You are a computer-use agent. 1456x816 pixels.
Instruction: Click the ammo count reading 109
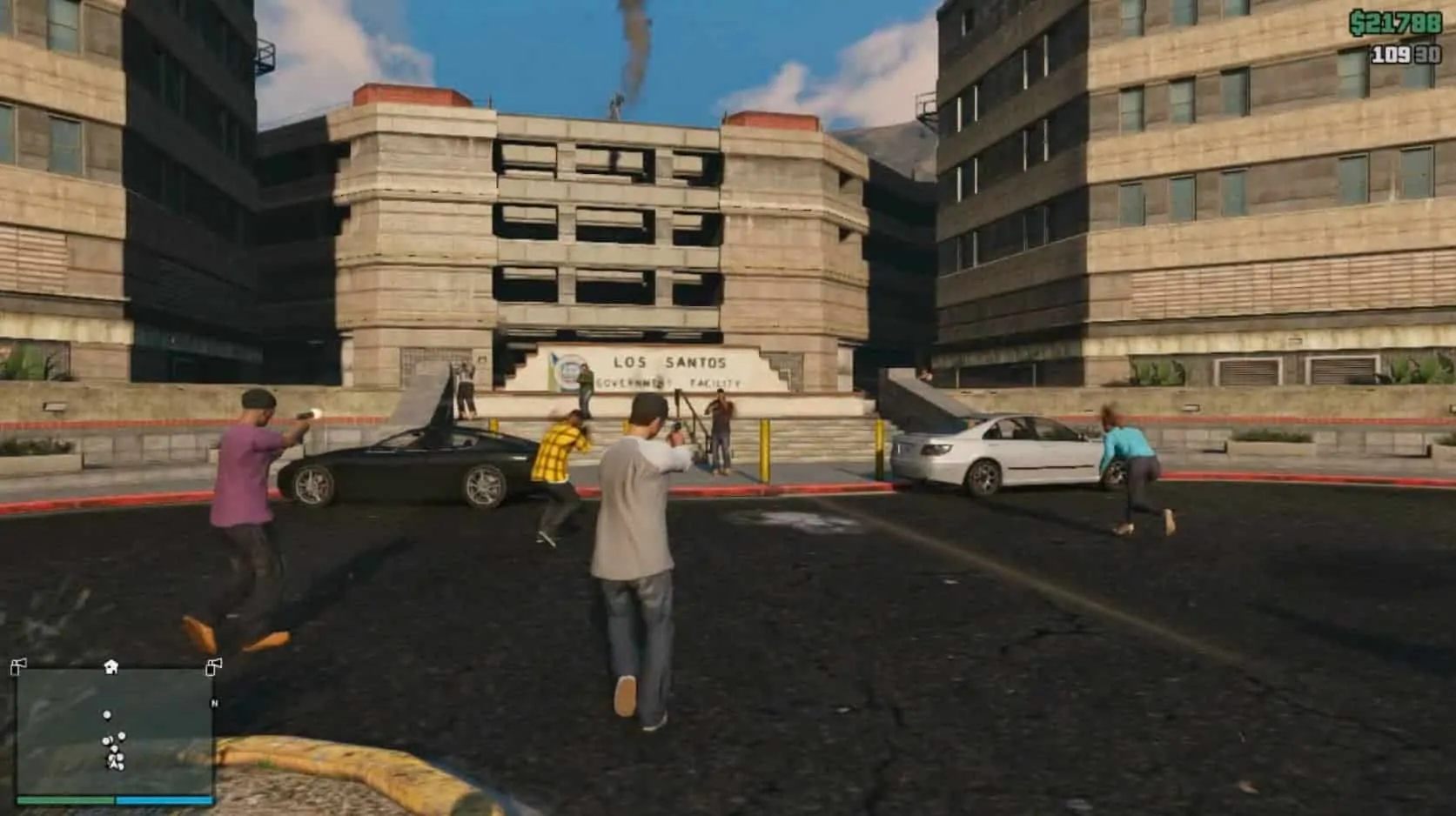click(x=1390, y=54)
